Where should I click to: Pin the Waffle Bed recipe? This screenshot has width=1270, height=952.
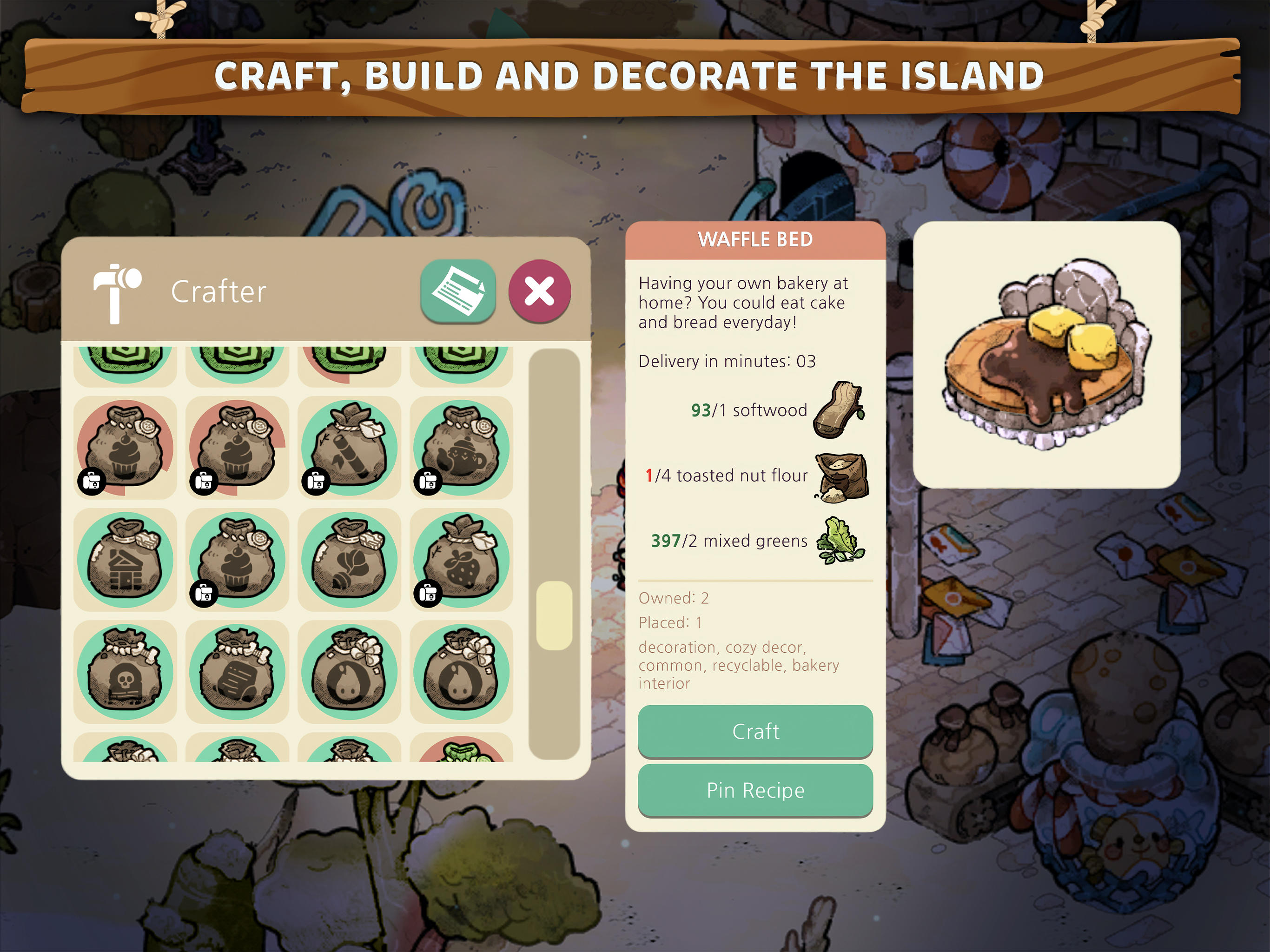tap(755, 791)
